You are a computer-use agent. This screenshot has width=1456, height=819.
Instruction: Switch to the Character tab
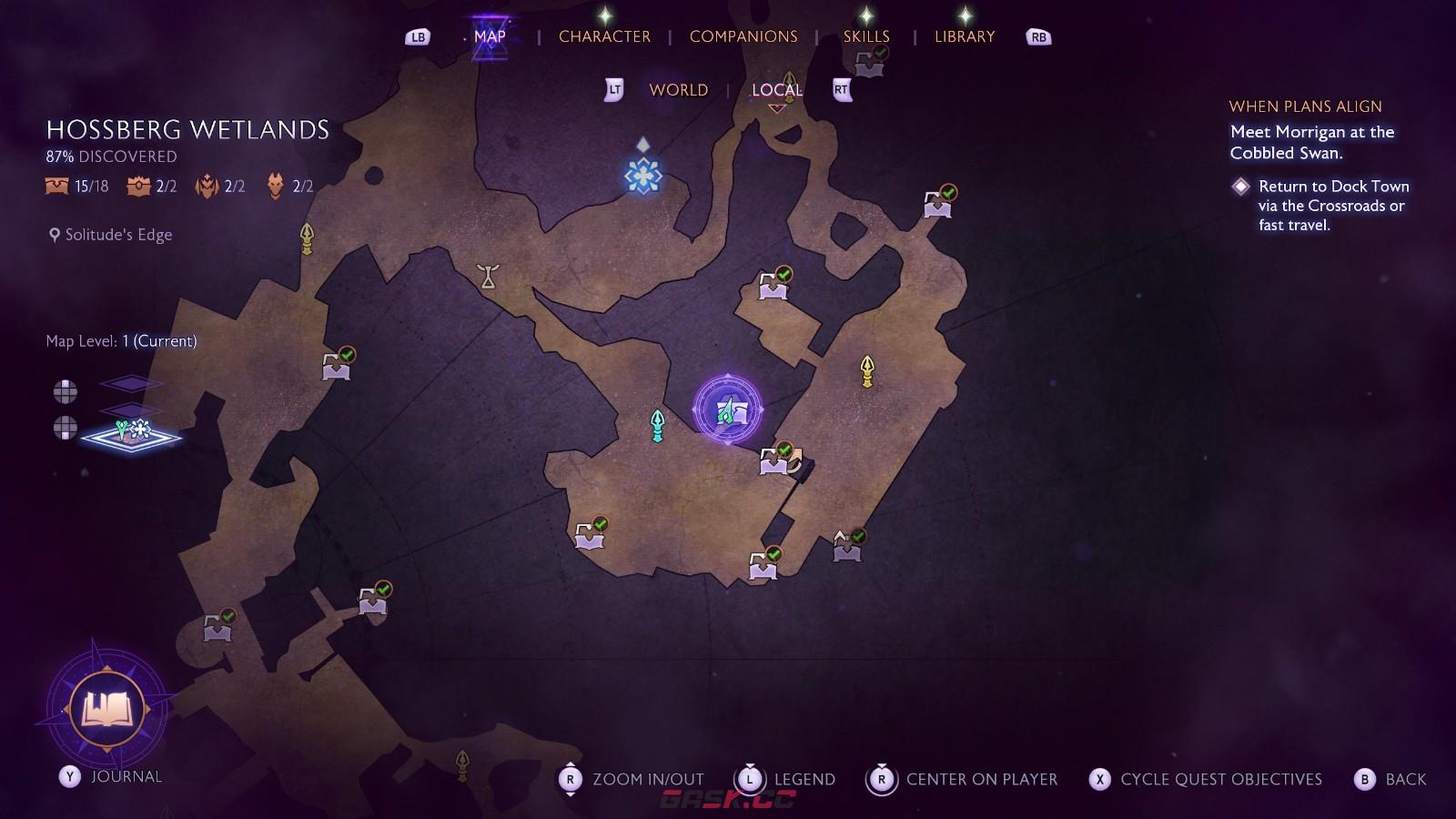(604, 36)
